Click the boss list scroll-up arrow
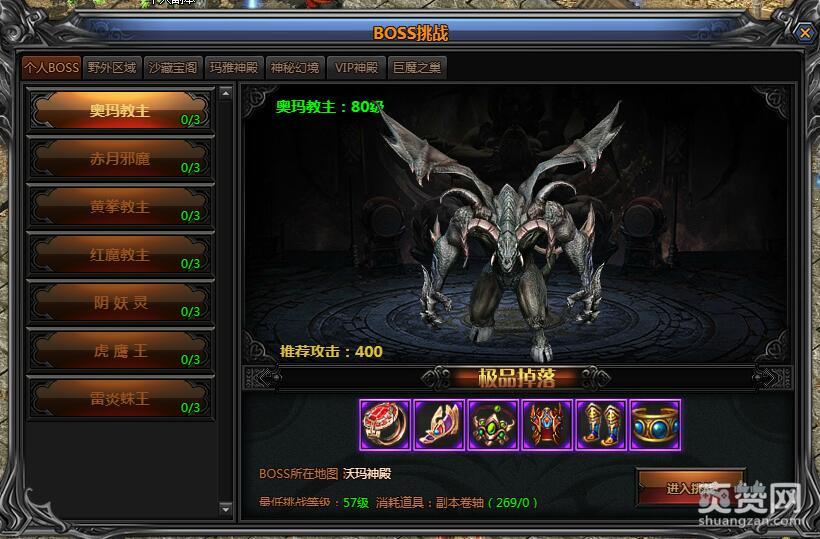This screenshot has height=539, width=820. point(225,94)
